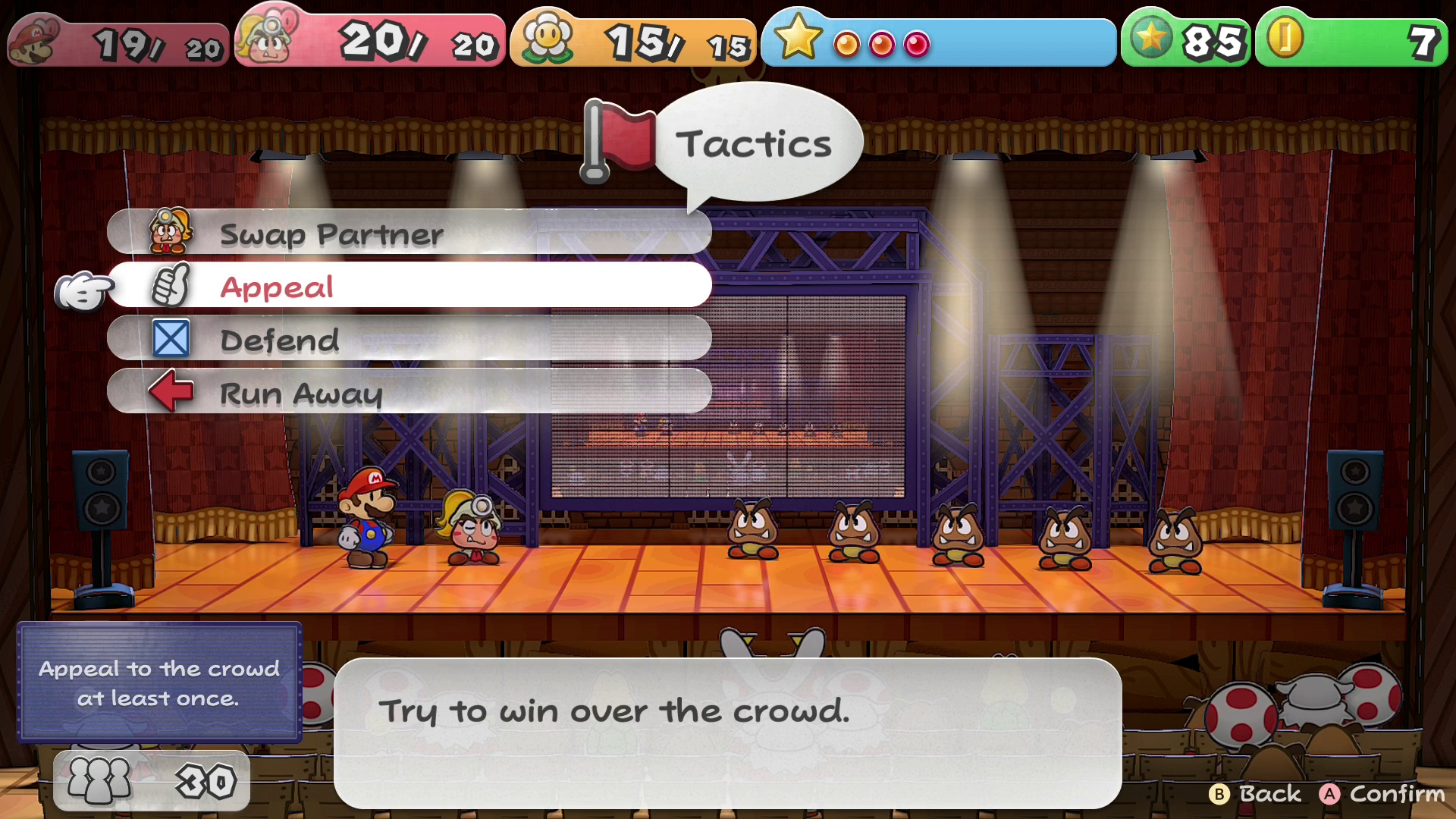1456x819 pixels.
Task: Pick the Defend tactic
Action: [409, 339]
